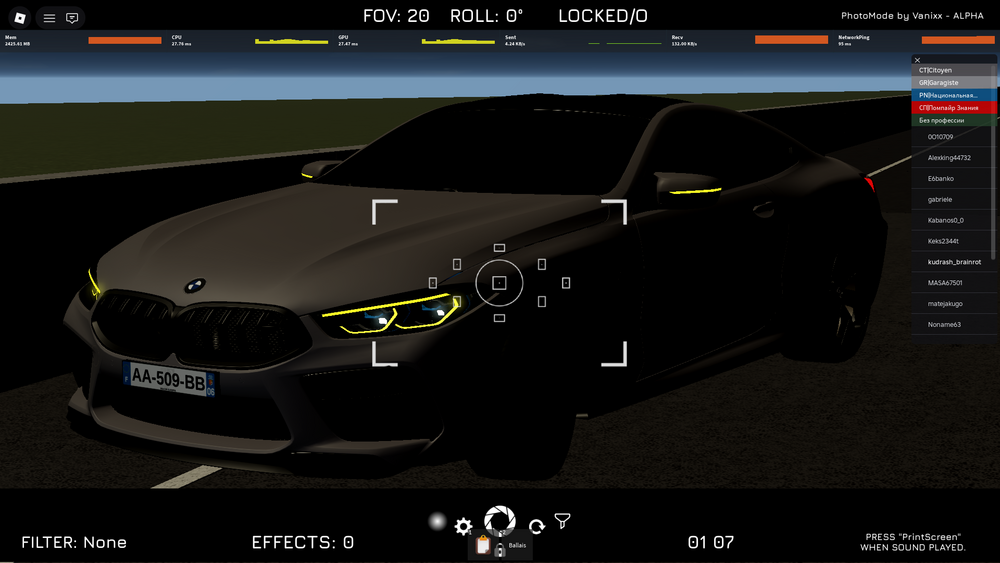Click the Без профессии team row
1000x563 pixels.
tap(954, 120)
